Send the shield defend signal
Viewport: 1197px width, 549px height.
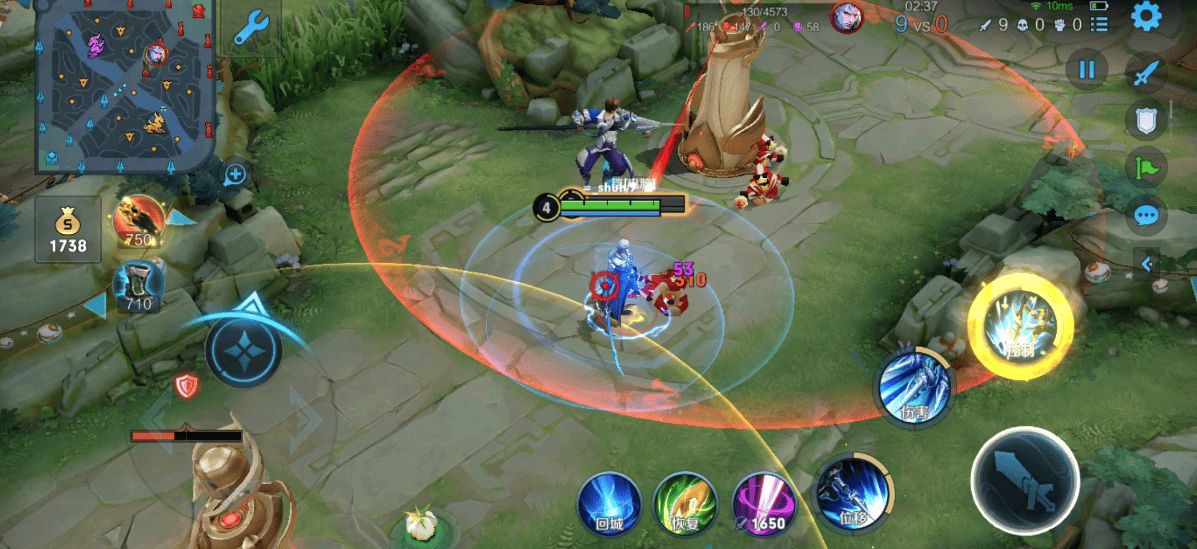[1146, 120]
